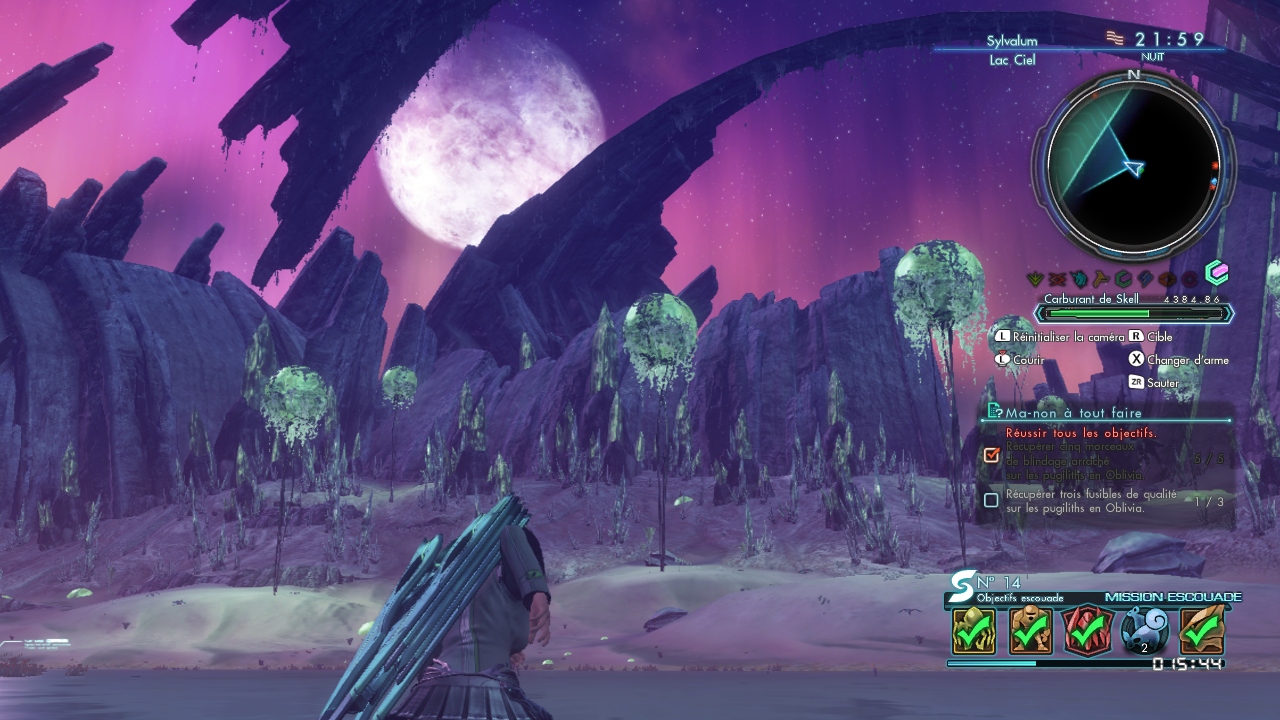This screenshot has width=1280, height=720.
Task: Click the highlighted teal hexagon division icon
Action: click(1216, 272)
